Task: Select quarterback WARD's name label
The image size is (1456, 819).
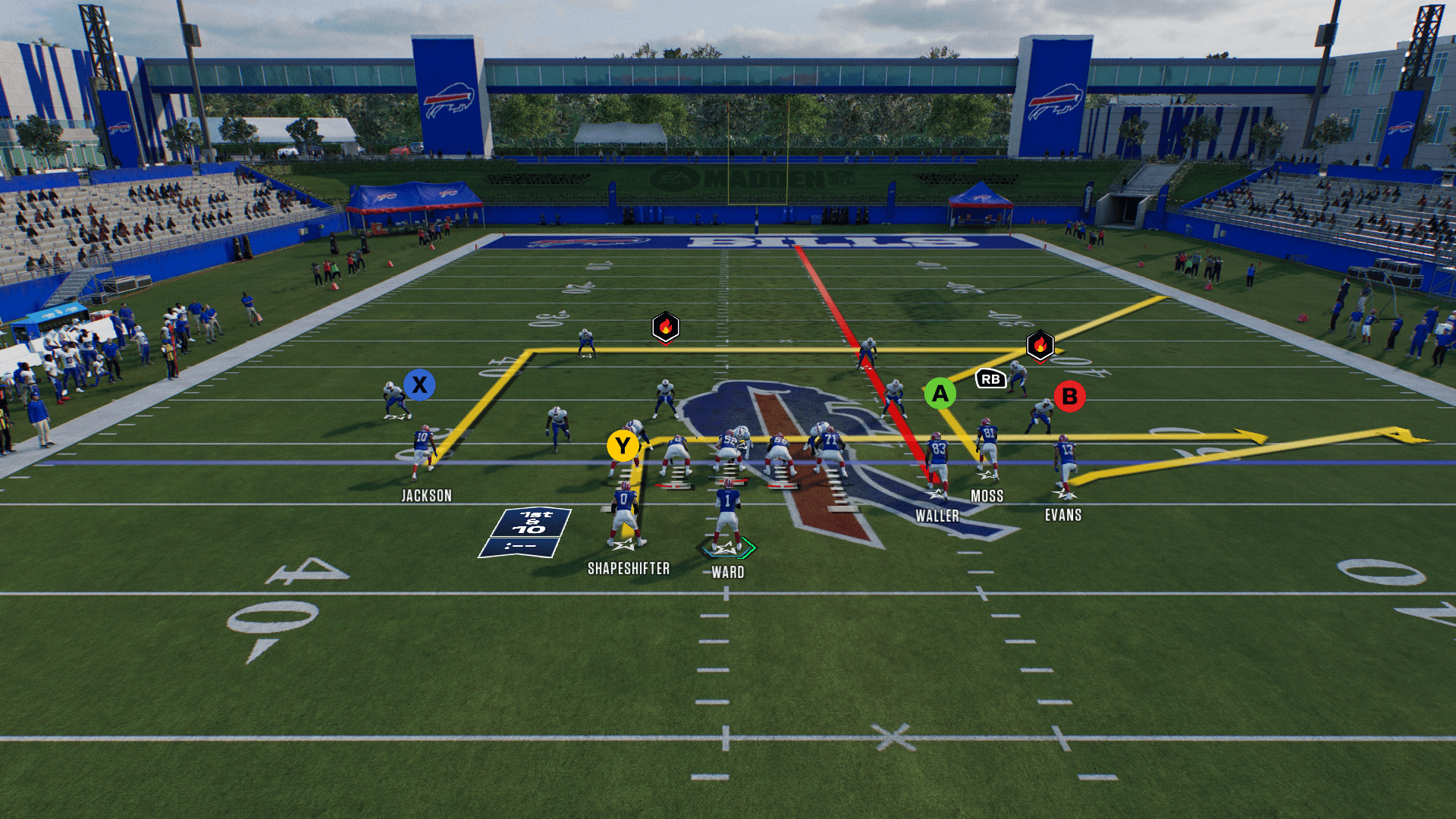Action: [x=727, y=573]
